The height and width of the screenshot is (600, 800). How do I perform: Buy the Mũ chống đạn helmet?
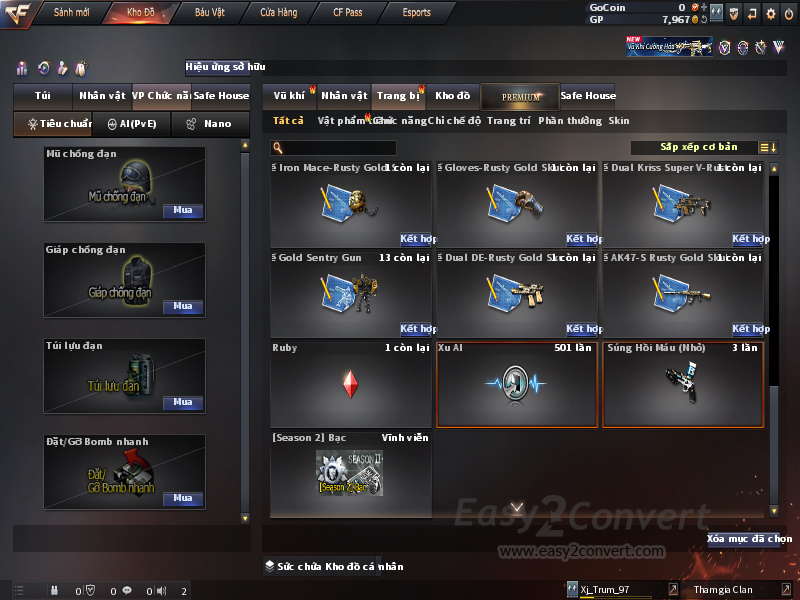183,211
